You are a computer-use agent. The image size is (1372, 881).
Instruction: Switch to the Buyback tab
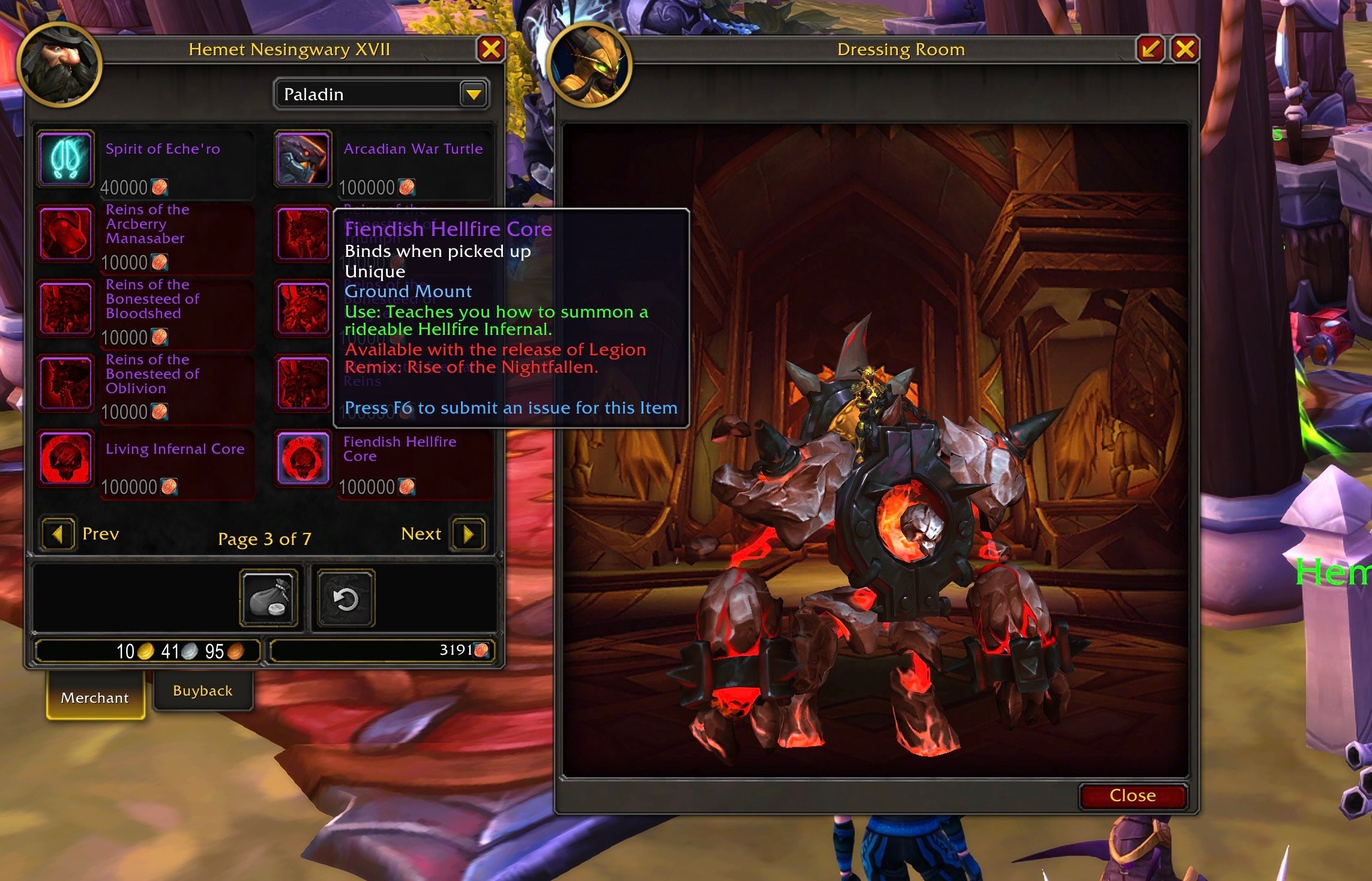tap(202, 691)
